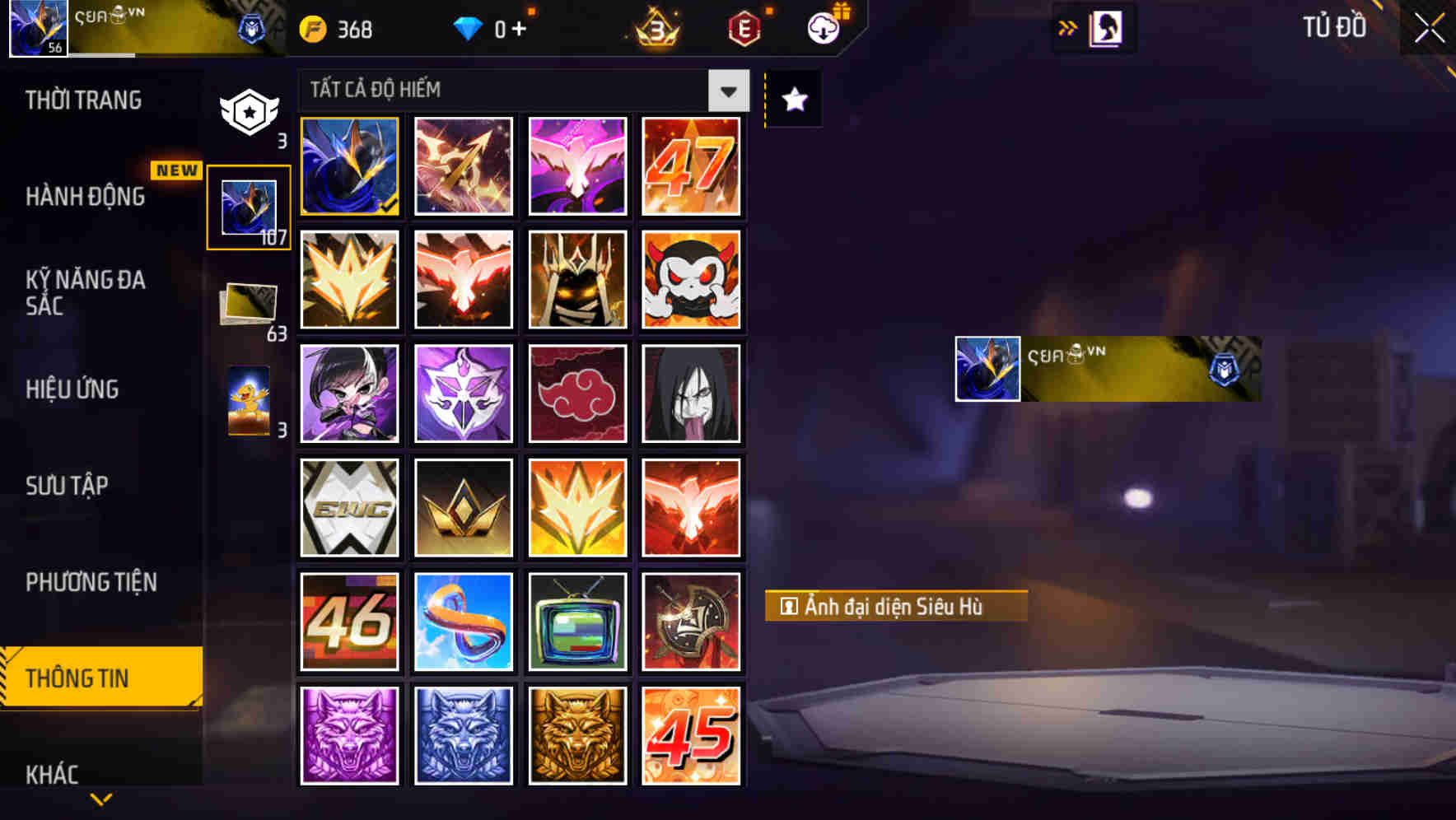This screenshot has width=1456, height=820.
Task: Select the avatar category icon showing 107
Action: point(248,206)
